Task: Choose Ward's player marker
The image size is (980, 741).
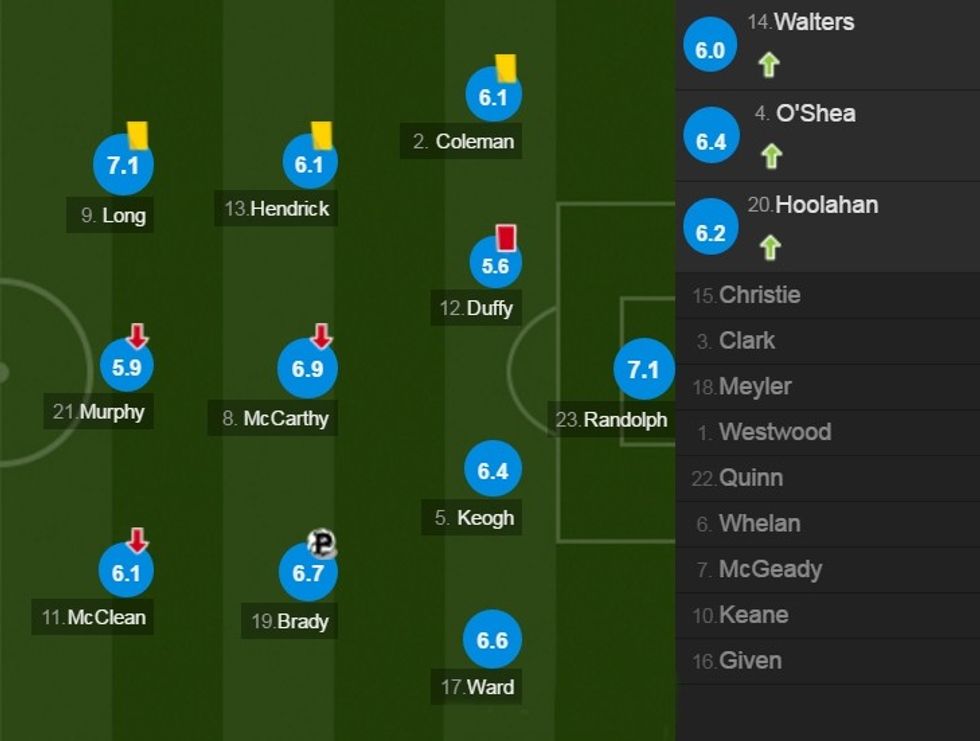Action: pyautogui.click(x=493, y=640)
